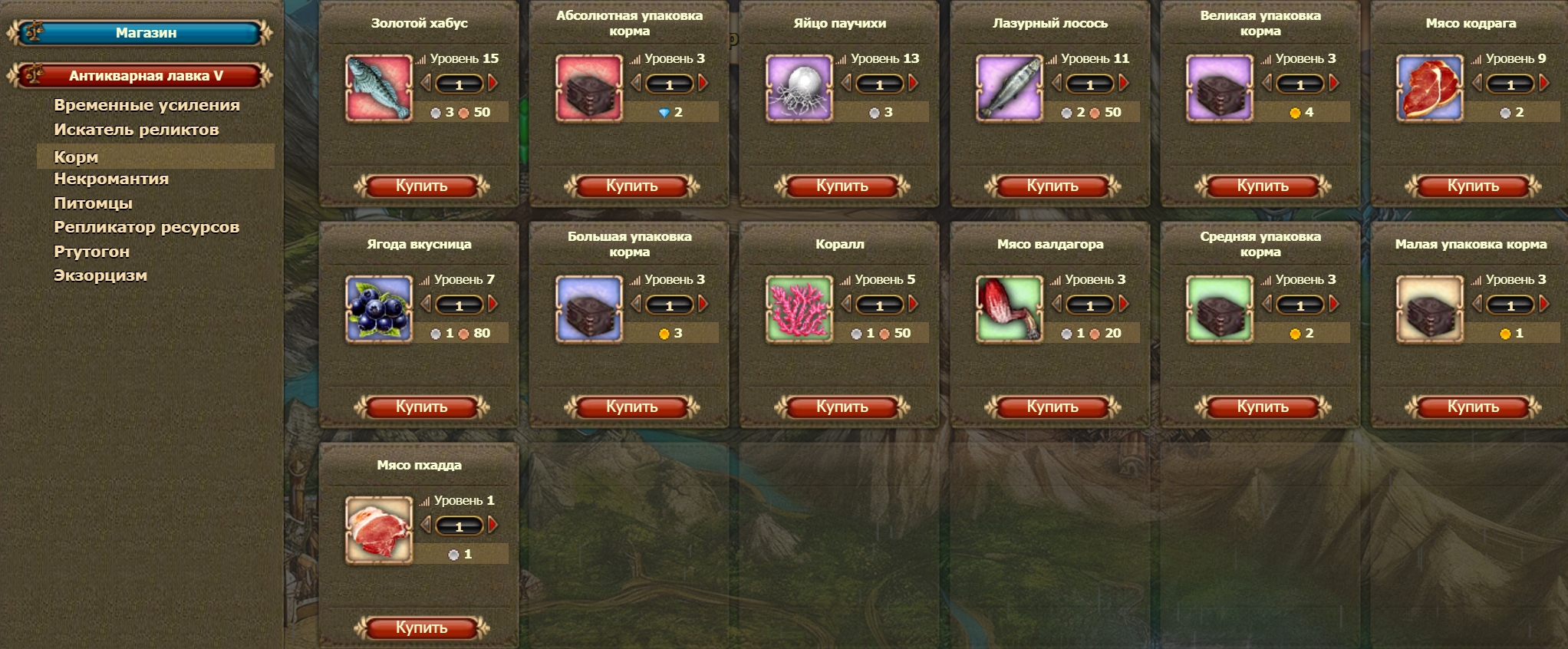The width and height of the screenshot is (1568, 649).
Task: Select the Золотой хабус fish icon
Action: pyautogui.click(x=380, y=86)
